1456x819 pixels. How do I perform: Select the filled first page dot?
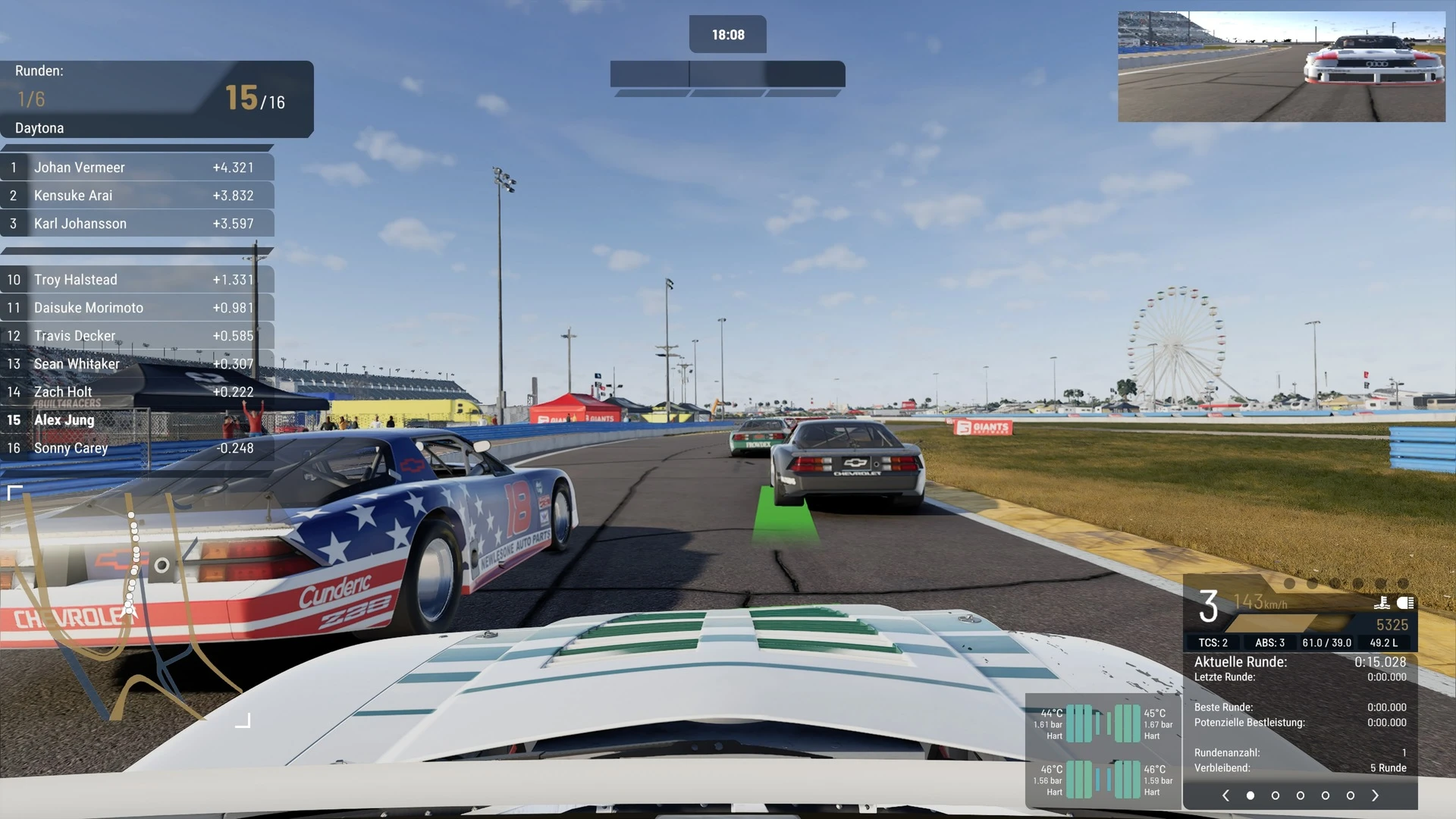pyautogui.click(x=1250, y=795)
